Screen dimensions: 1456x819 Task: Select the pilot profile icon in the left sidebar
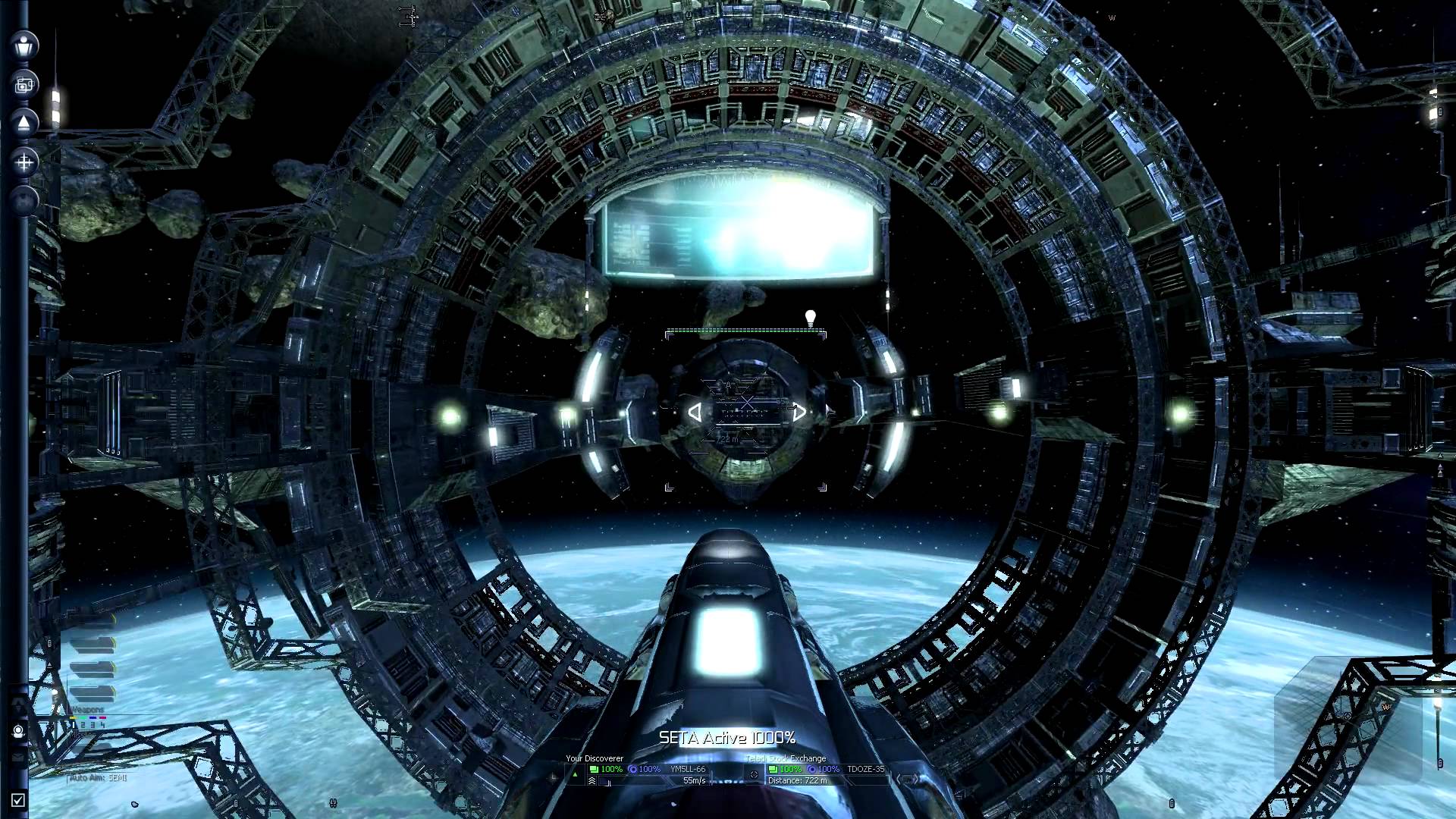click(24, 45)
